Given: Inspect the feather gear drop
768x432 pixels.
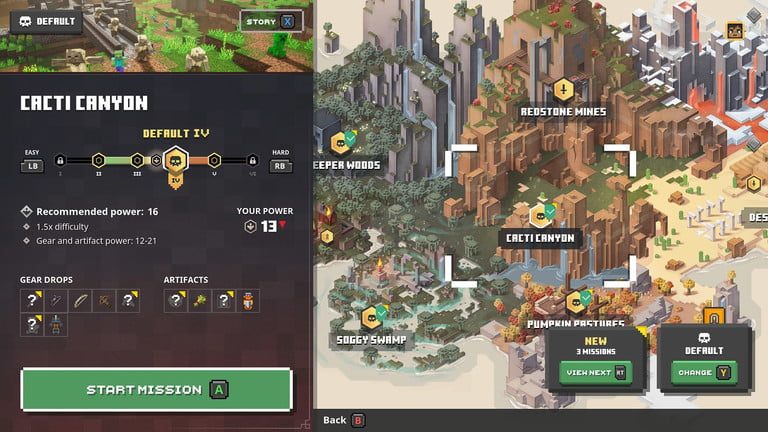Looking at the screenshot, I should coord(79,300).
